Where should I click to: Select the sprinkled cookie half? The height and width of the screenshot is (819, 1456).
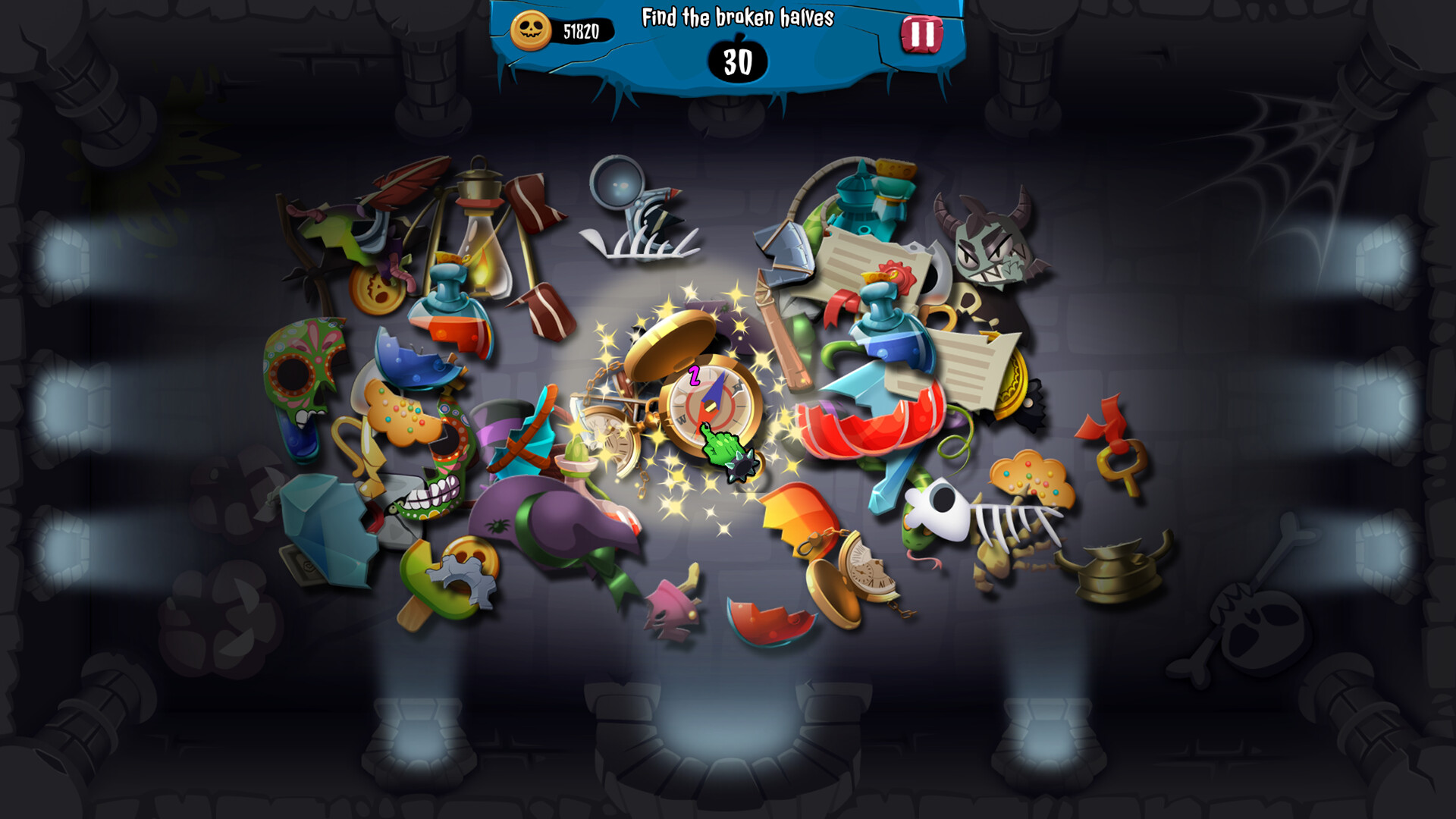click(402, 413)
